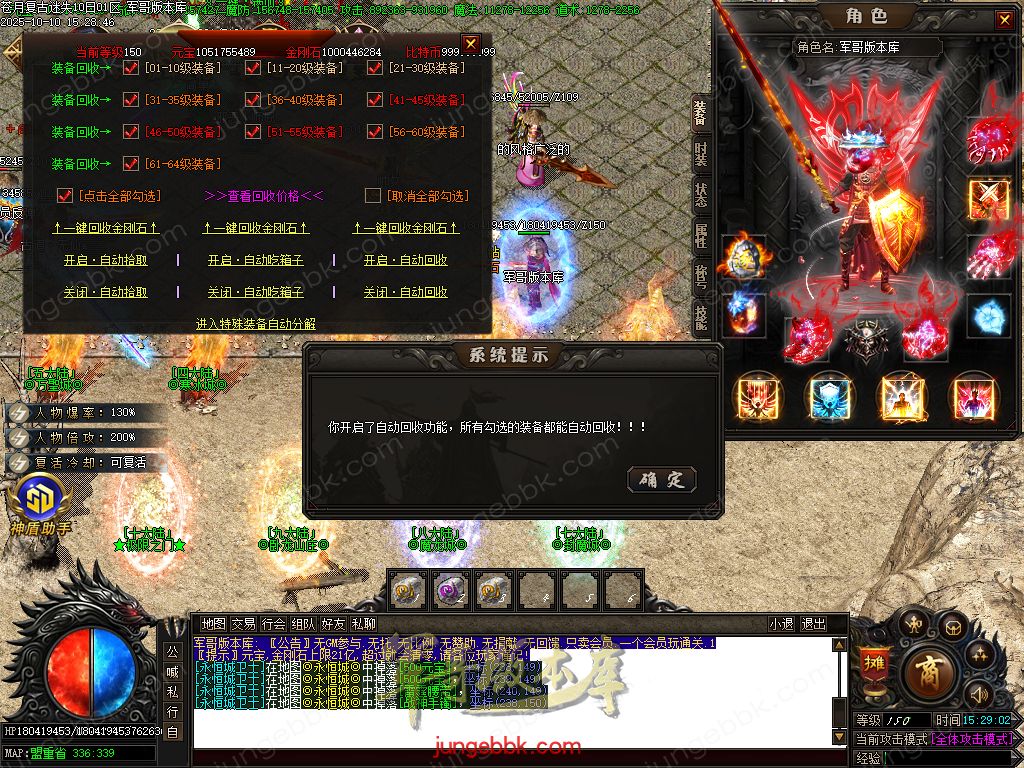
Task: Open 进入特殊装备自动分解 link
Action: 256,323
